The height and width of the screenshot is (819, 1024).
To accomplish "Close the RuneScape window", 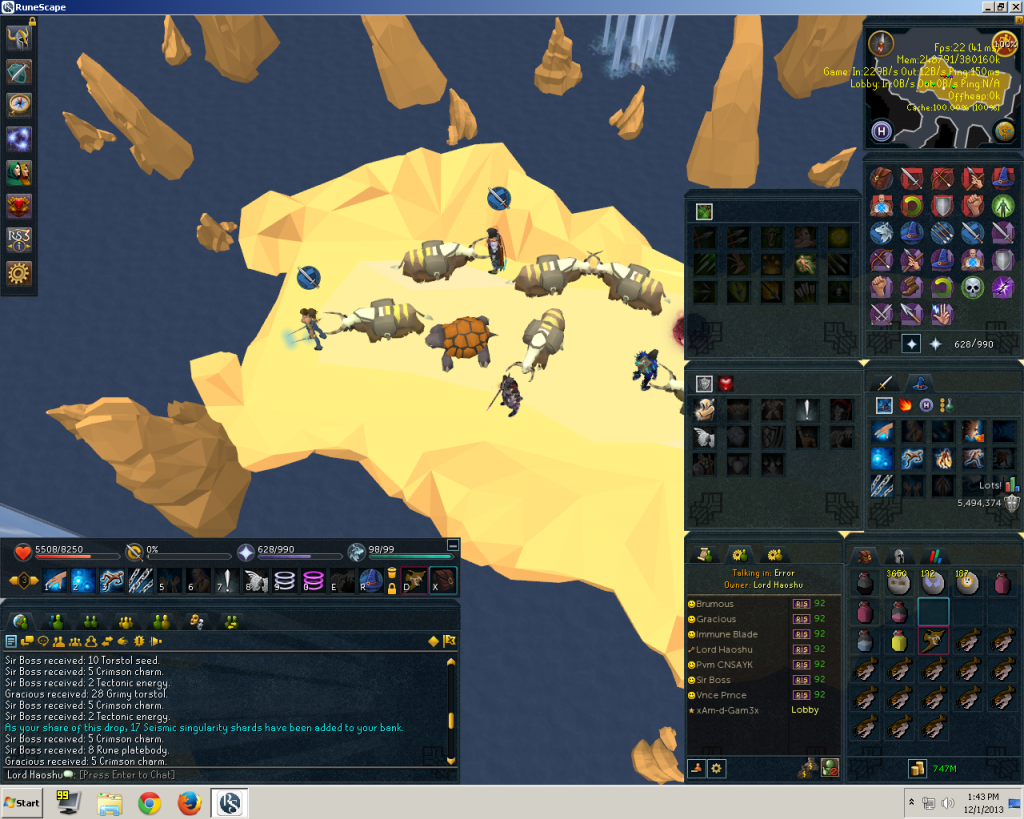I will point(1014,7).
